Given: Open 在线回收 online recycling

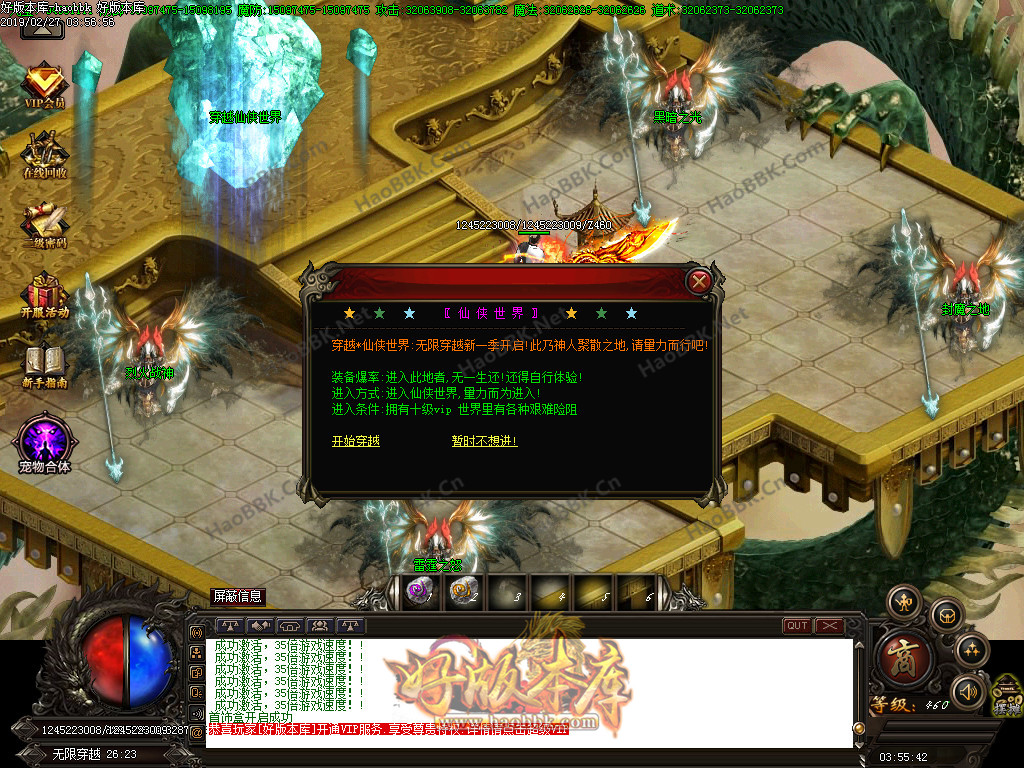Looking at the screenshot, I should pyautogui.click(x=44, y=155).
